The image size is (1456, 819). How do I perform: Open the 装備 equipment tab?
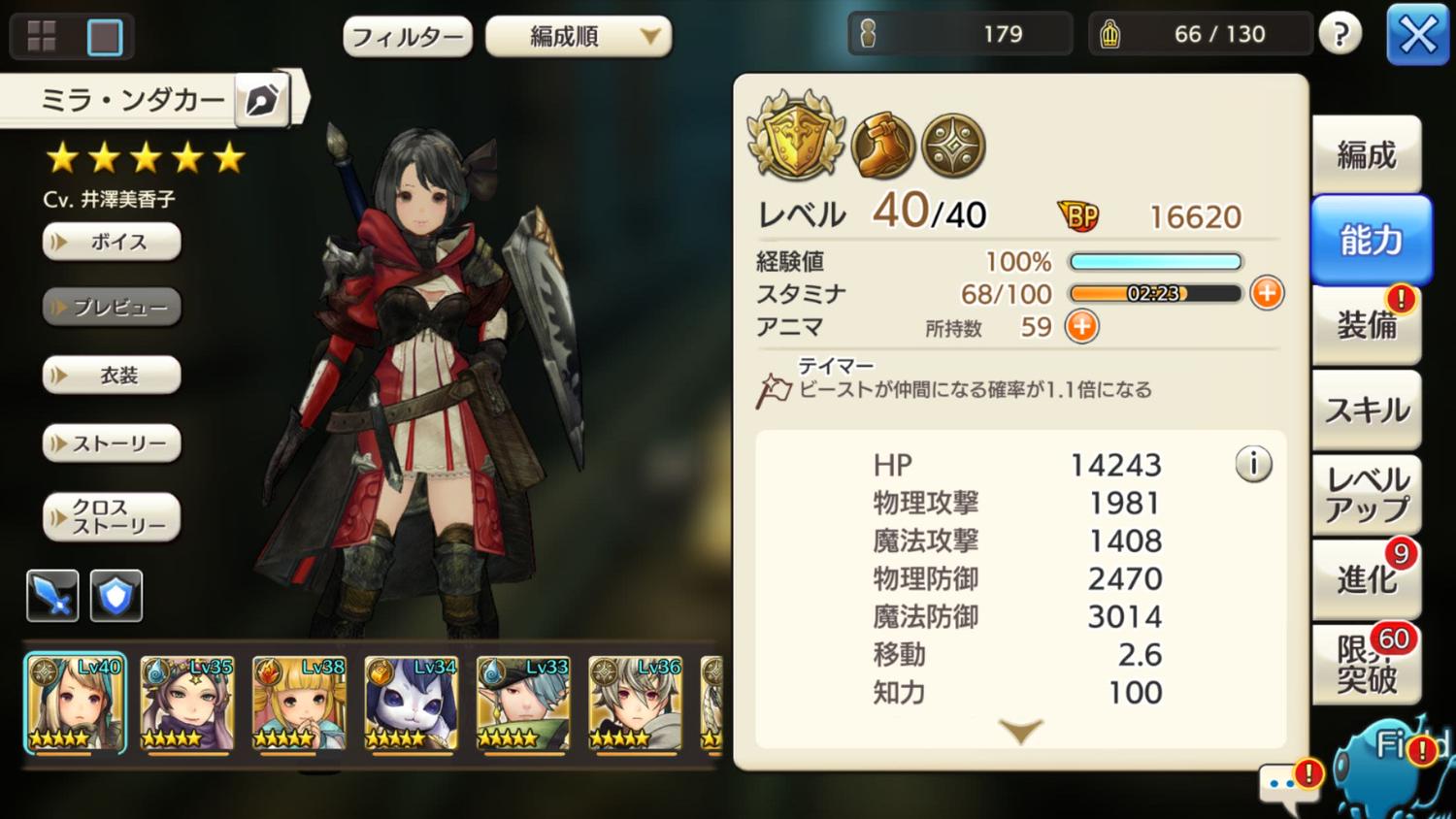tap(1367, 325)
